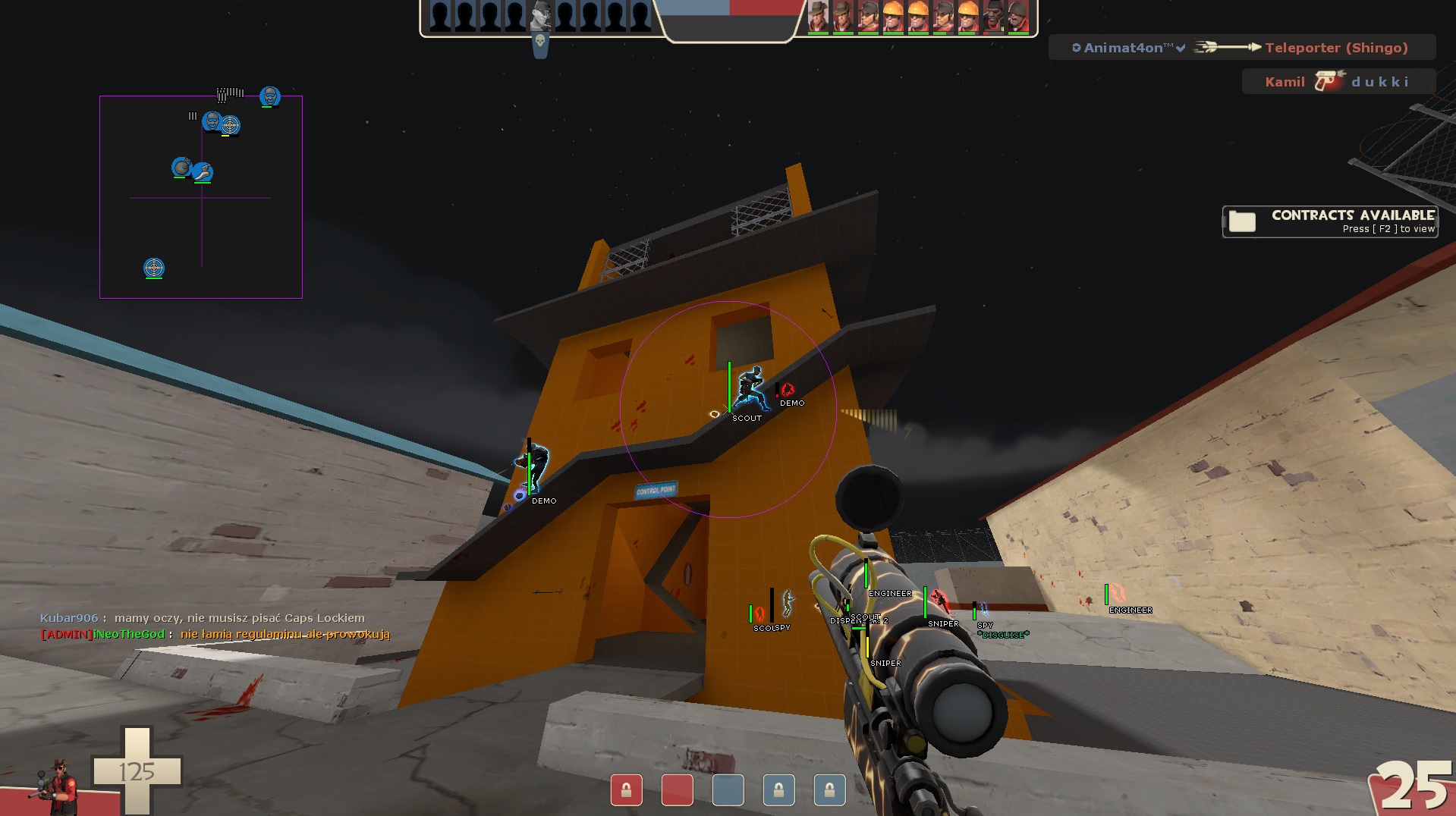Select the RED Demoman portrait in team bar

(x=993, y=17)
